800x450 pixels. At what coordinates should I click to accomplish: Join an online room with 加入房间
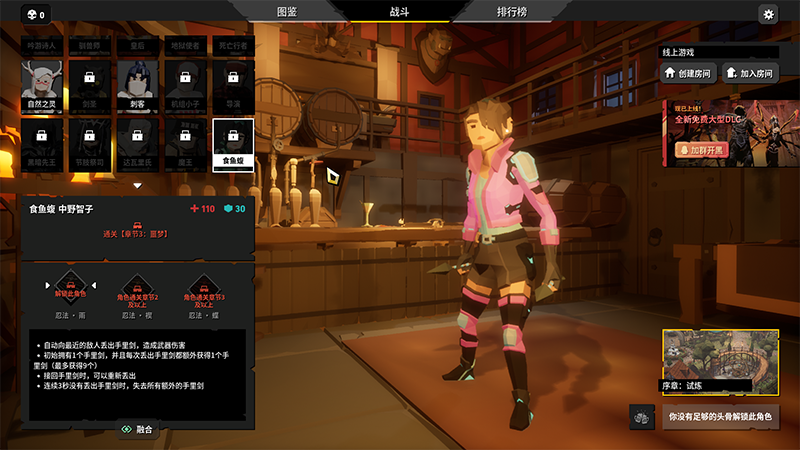750,72
